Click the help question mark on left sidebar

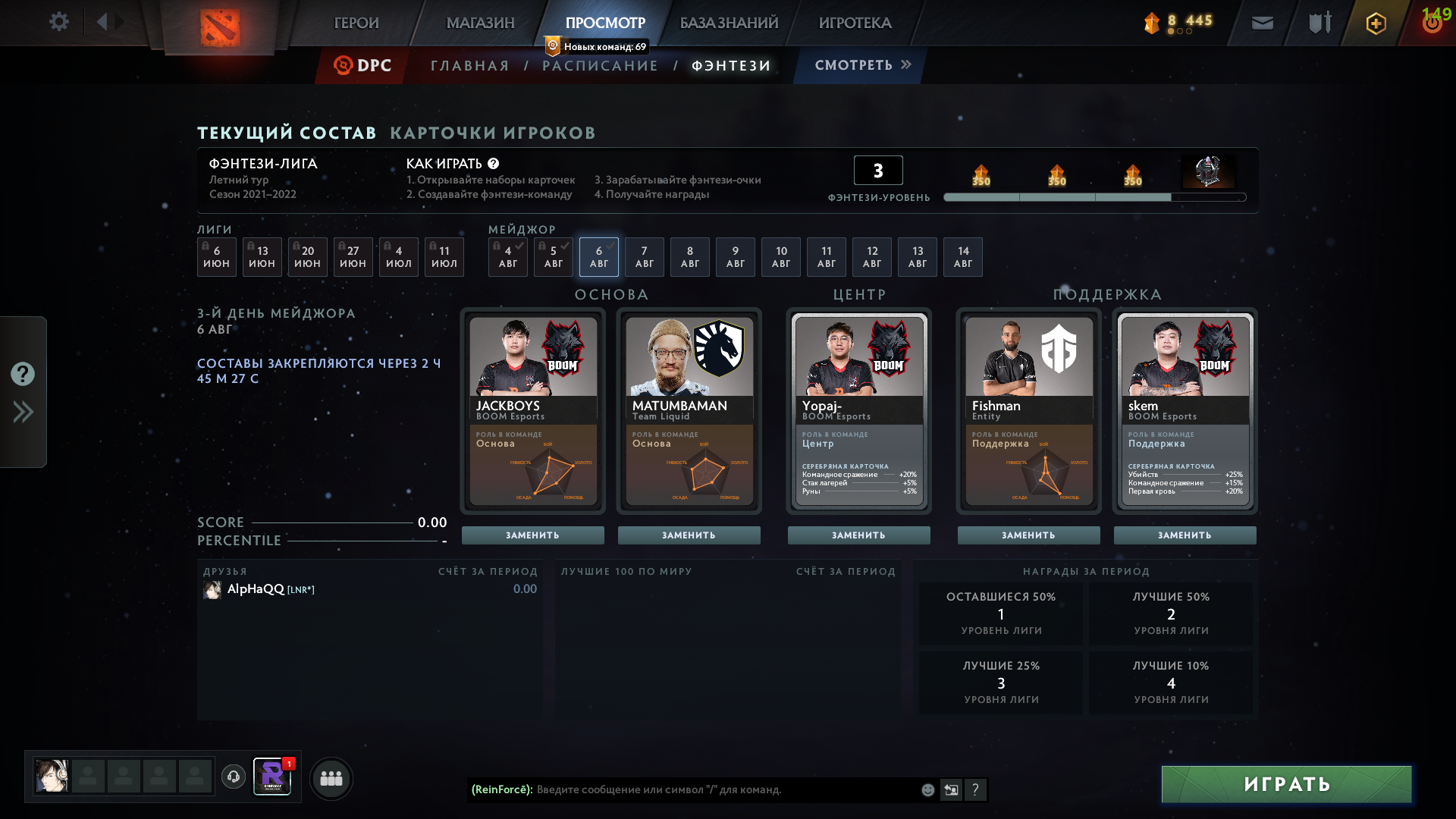point(23,374)
